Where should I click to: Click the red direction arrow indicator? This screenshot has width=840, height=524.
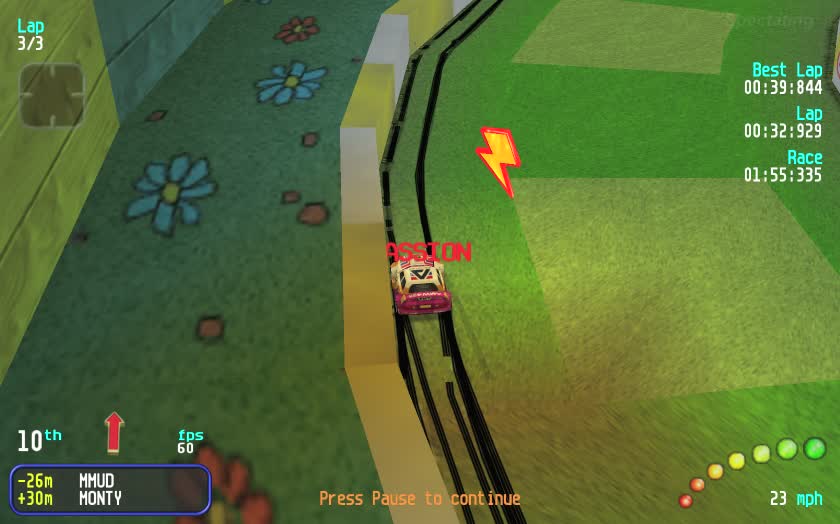(114, 432)
